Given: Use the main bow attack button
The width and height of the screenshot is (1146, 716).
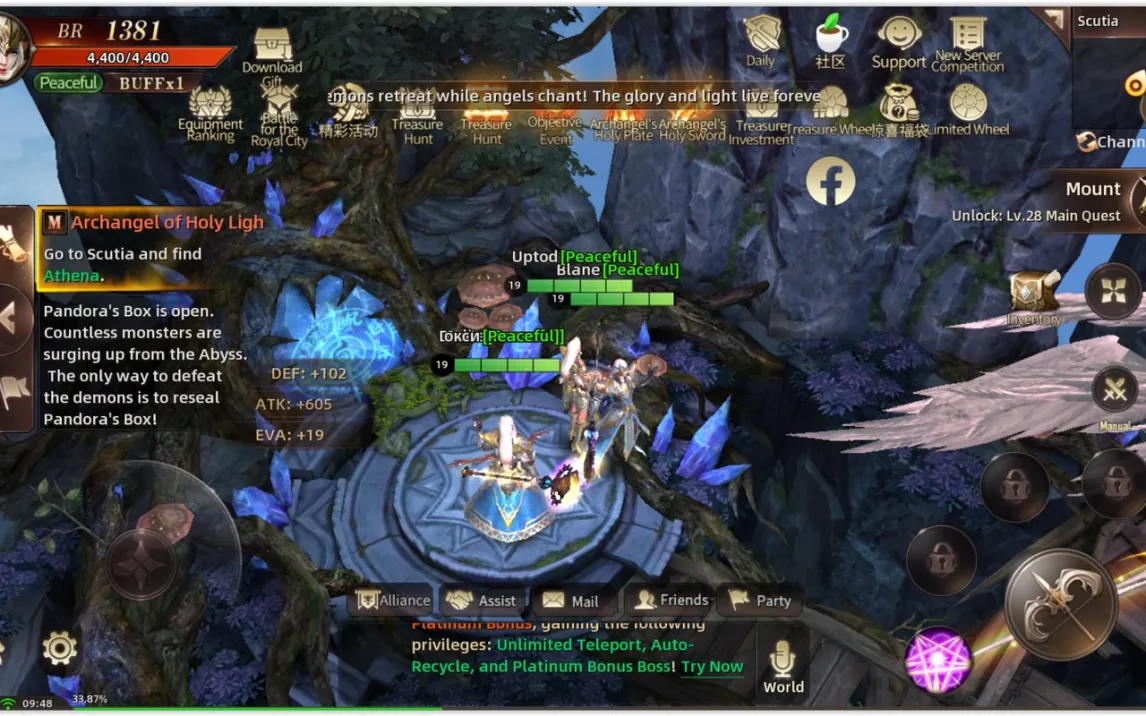Looking at the screenshot, I should click(x=1060, y=603).
